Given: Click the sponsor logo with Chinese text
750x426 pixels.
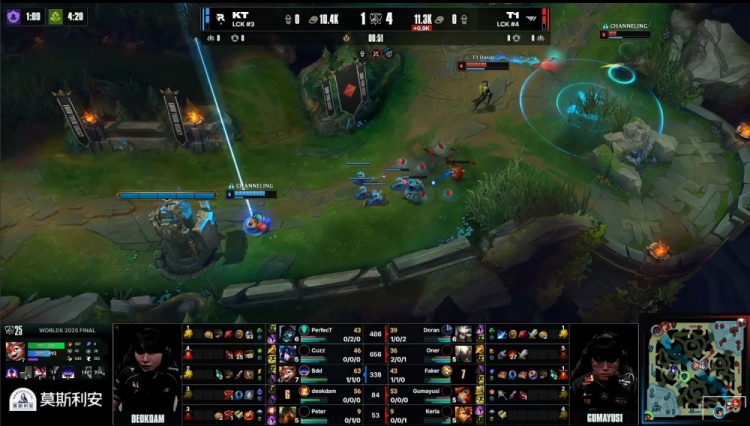Looking at the screenshot, I should pyautogui.click(x=55, y=399).
